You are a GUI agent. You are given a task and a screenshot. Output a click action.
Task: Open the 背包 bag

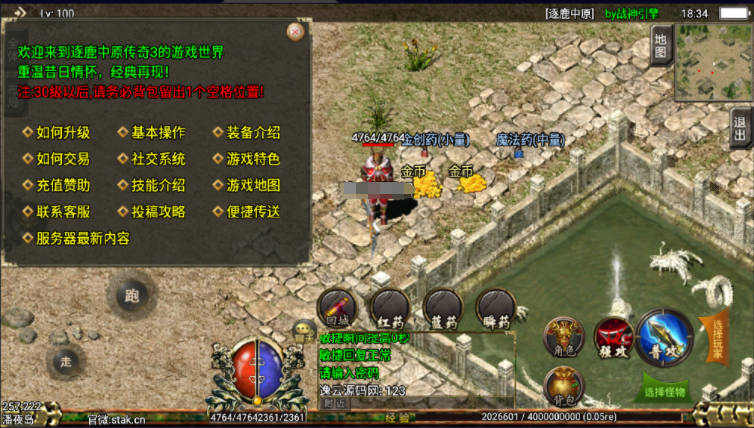pyautogui.click(x=563, y=386)
